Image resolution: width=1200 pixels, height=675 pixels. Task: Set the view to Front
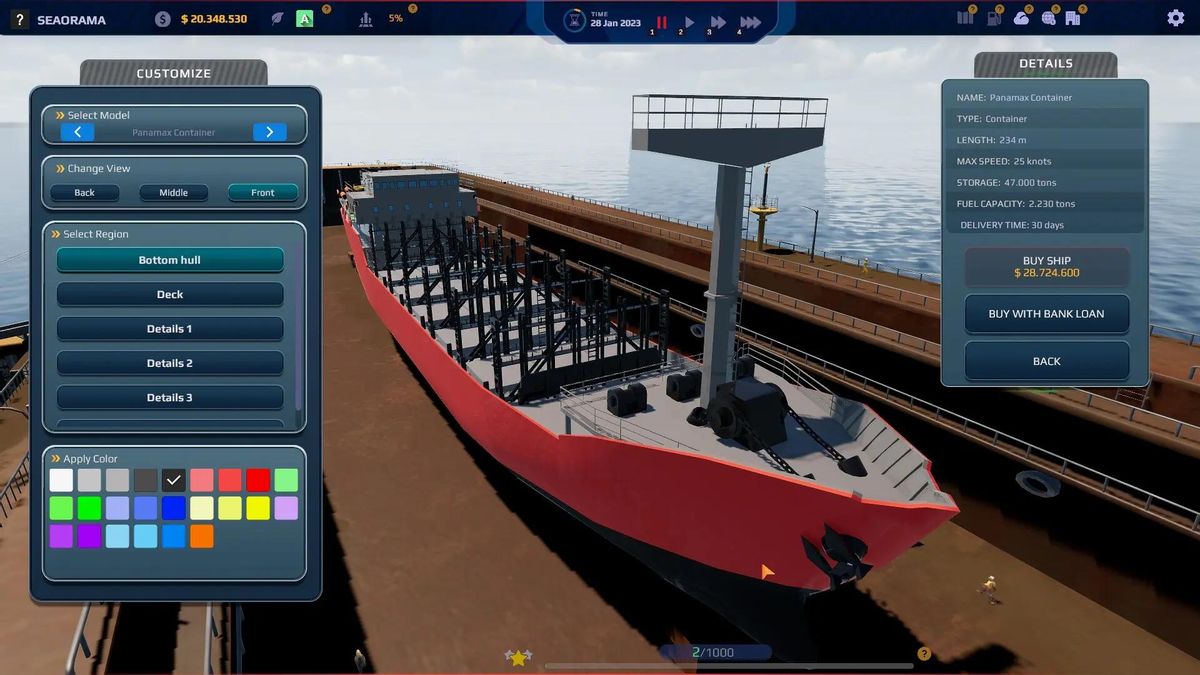[262, 192]
